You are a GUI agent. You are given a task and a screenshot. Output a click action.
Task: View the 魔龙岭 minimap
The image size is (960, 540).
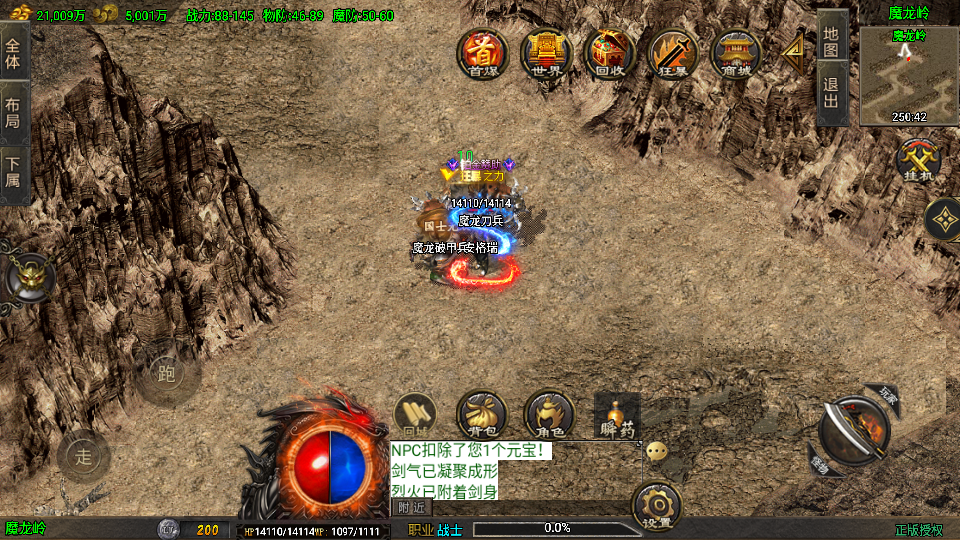909,75
